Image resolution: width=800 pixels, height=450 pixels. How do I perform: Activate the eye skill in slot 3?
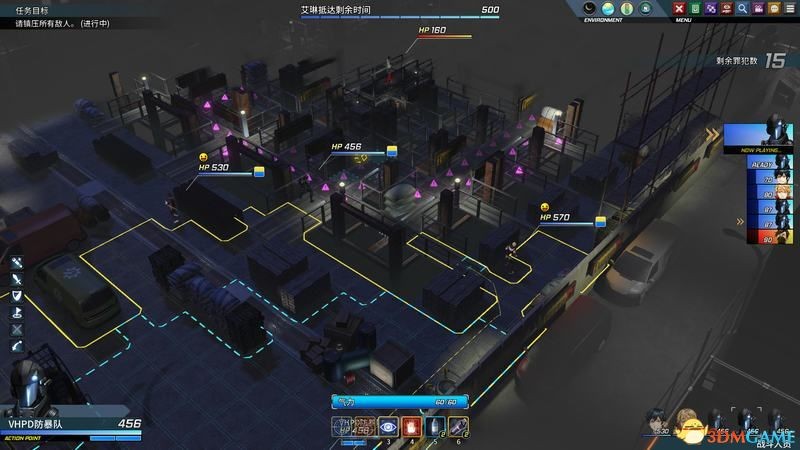point(387,427)
